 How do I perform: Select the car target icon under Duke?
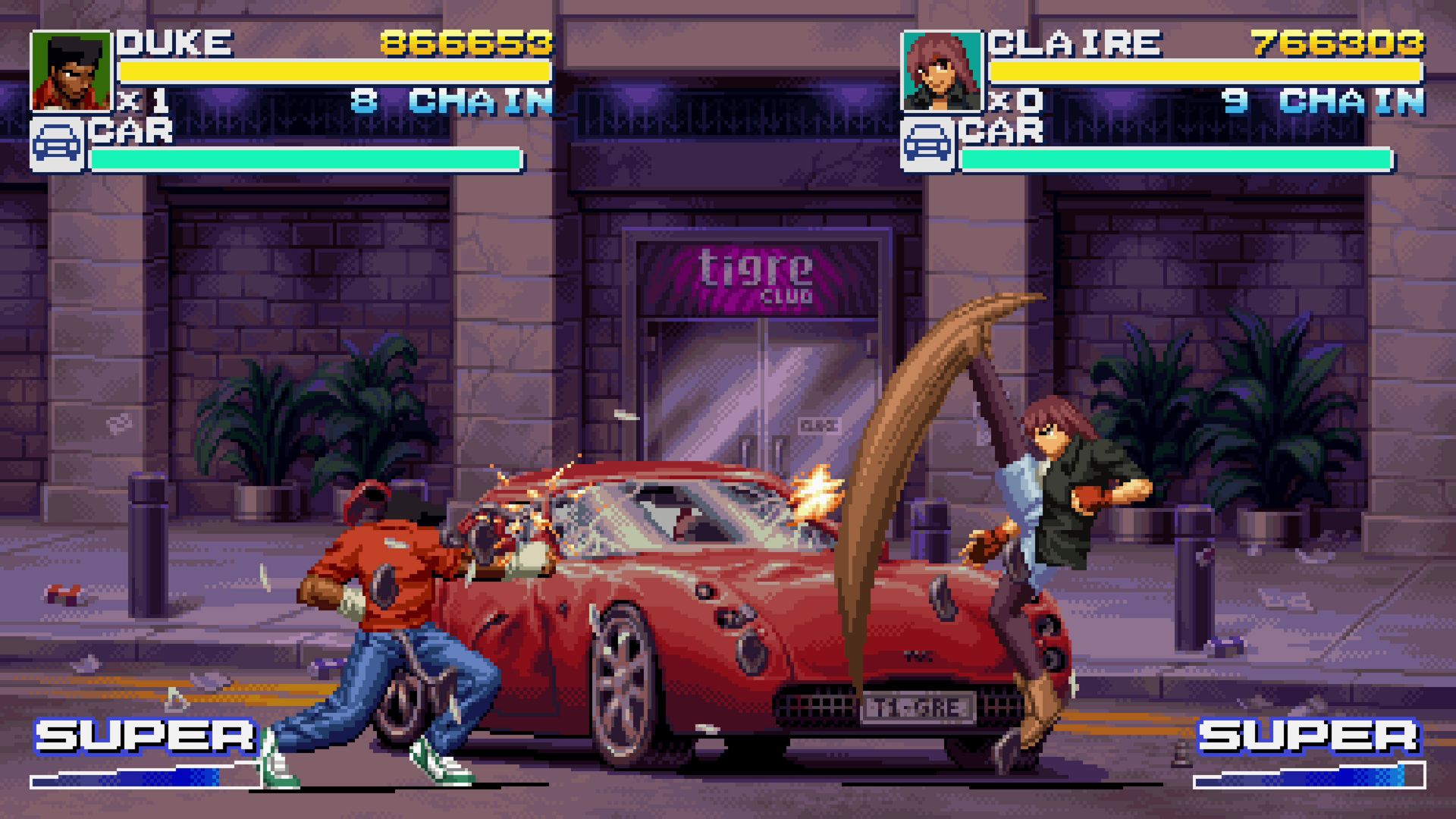tap(58, 144)
